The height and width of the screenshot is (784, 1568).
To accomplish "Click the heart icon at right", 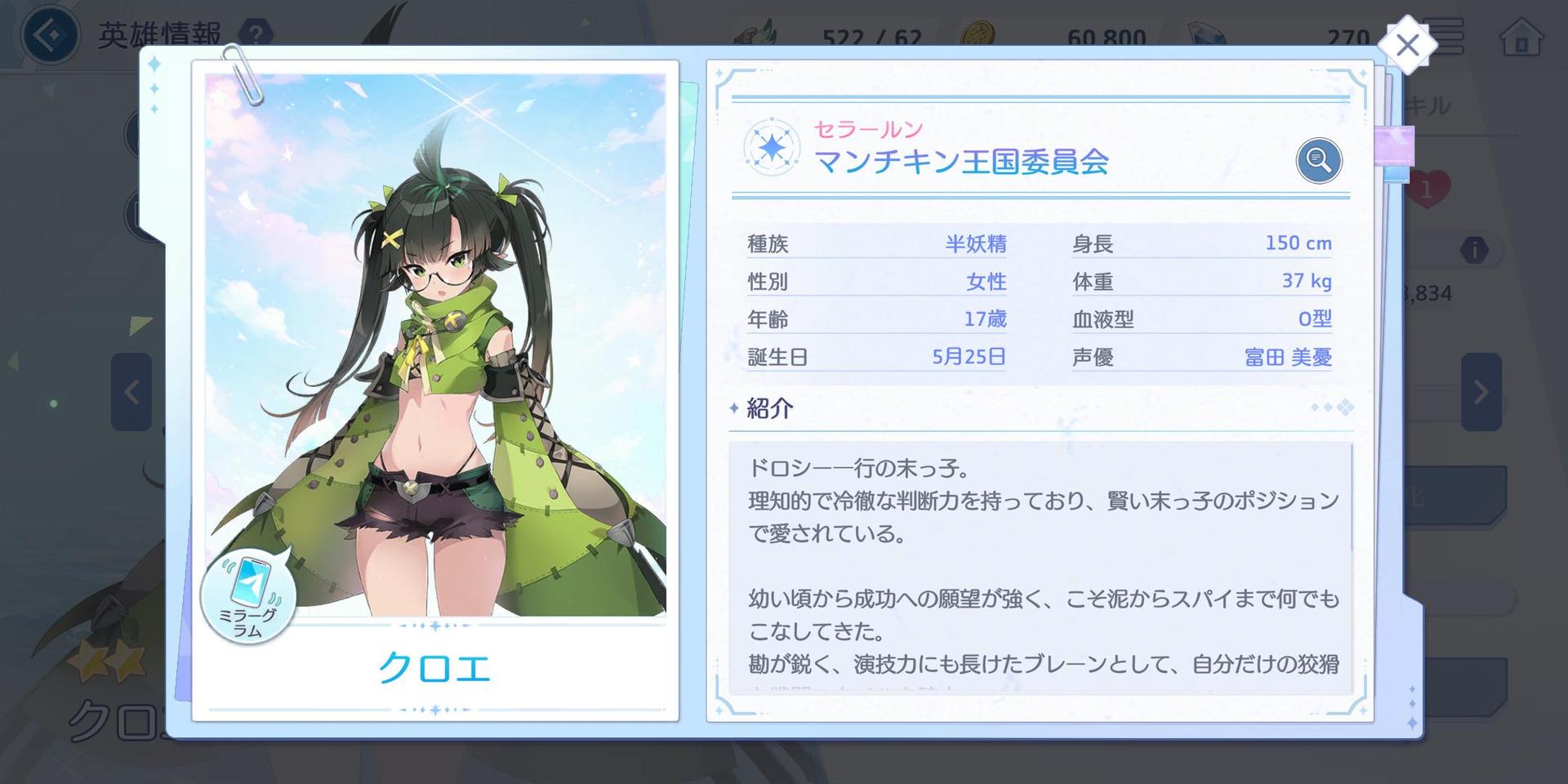I will (1429, 190).
